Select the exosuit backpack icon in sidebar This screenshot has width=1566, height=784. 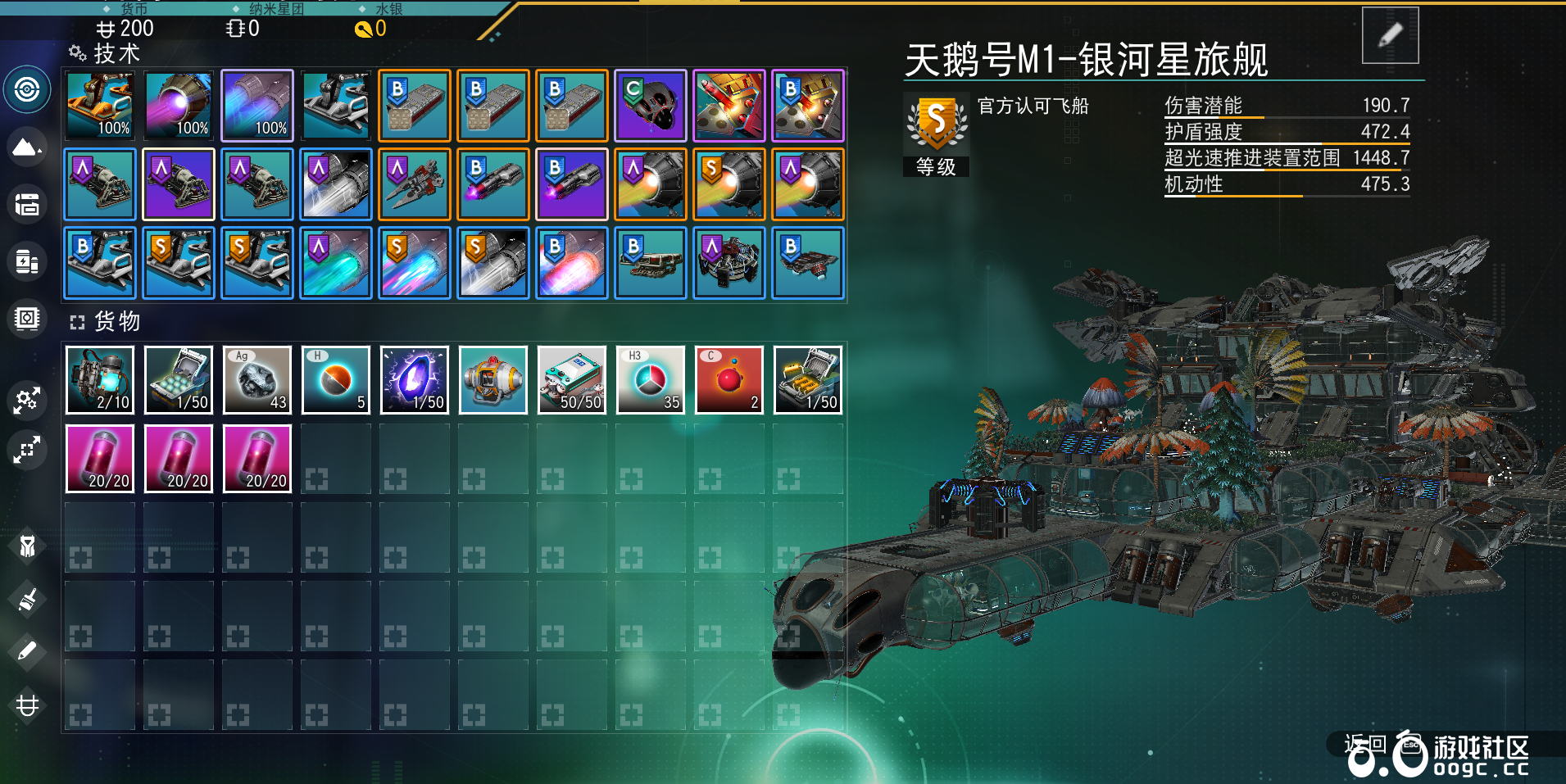coord(27,205)
